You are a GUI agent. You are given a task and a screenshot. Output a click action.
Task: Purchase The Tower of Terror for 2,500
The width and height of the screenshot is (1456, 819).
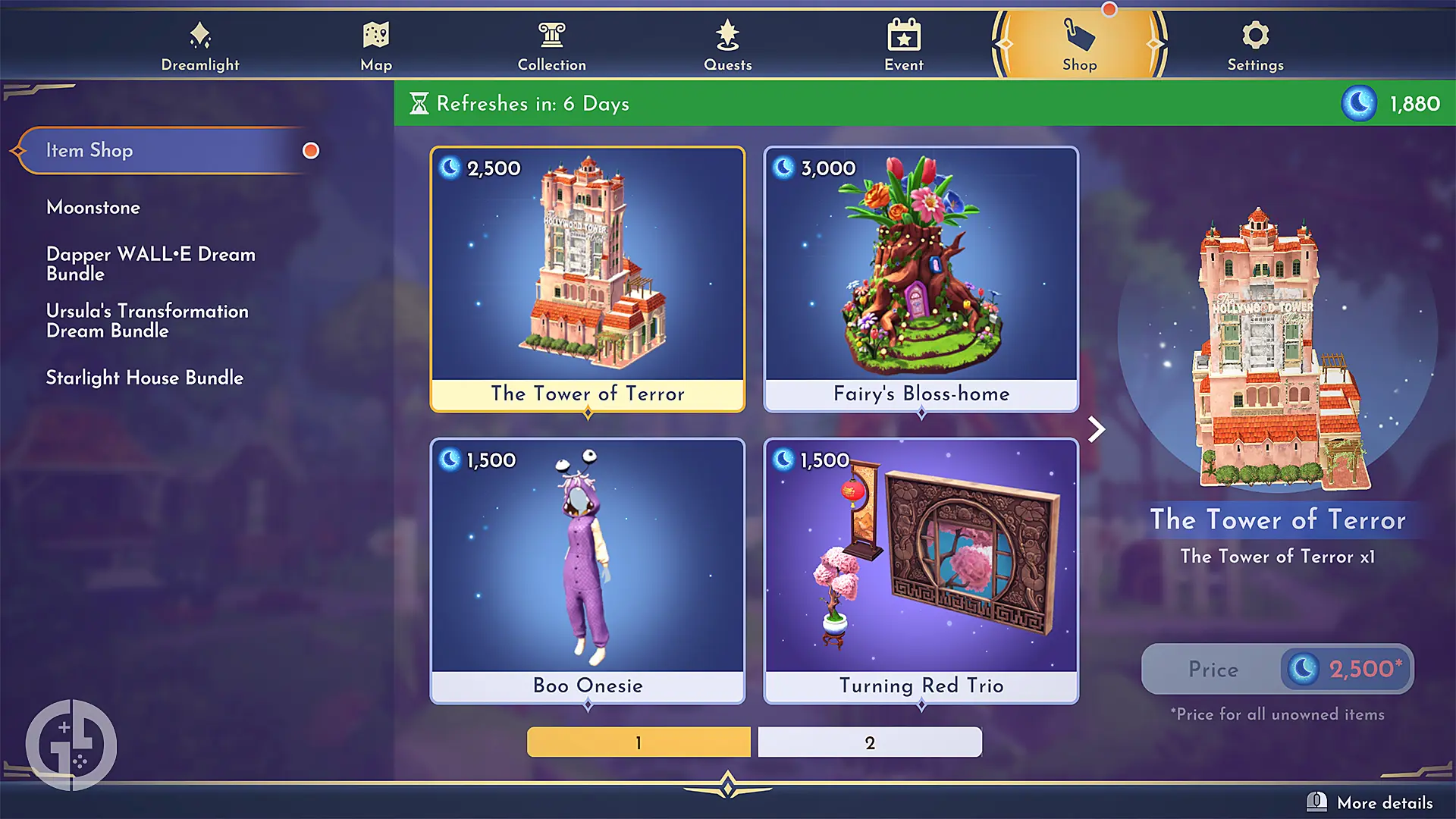(x=1276, y=669)
